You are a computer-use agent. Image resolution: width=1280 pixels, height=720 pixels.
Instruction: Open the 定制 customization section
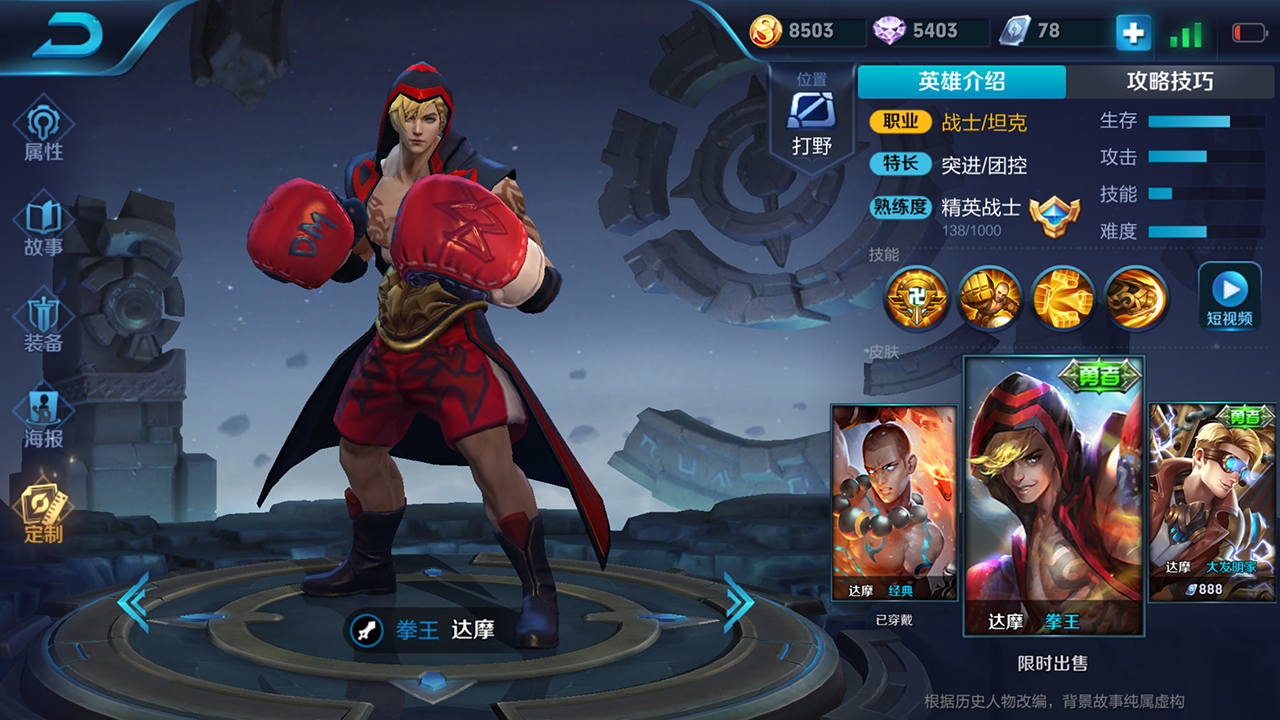pos(44,513)
